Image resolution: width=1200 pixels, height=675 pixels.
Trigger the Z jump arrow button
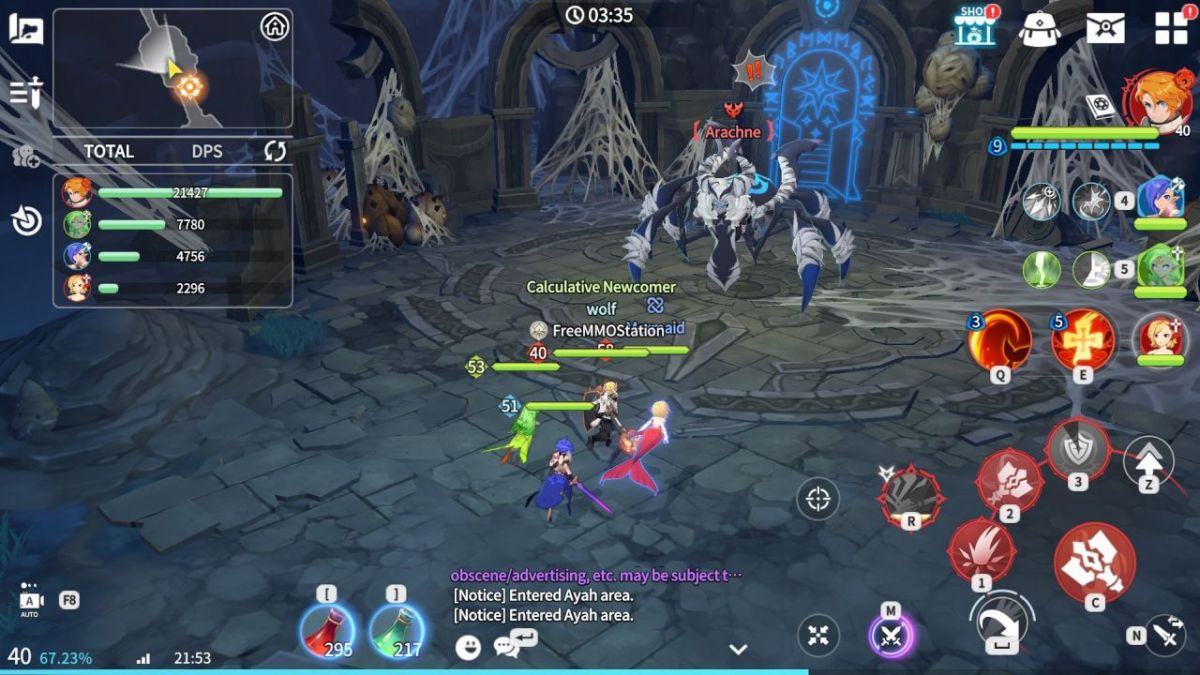coord(1148,461)
